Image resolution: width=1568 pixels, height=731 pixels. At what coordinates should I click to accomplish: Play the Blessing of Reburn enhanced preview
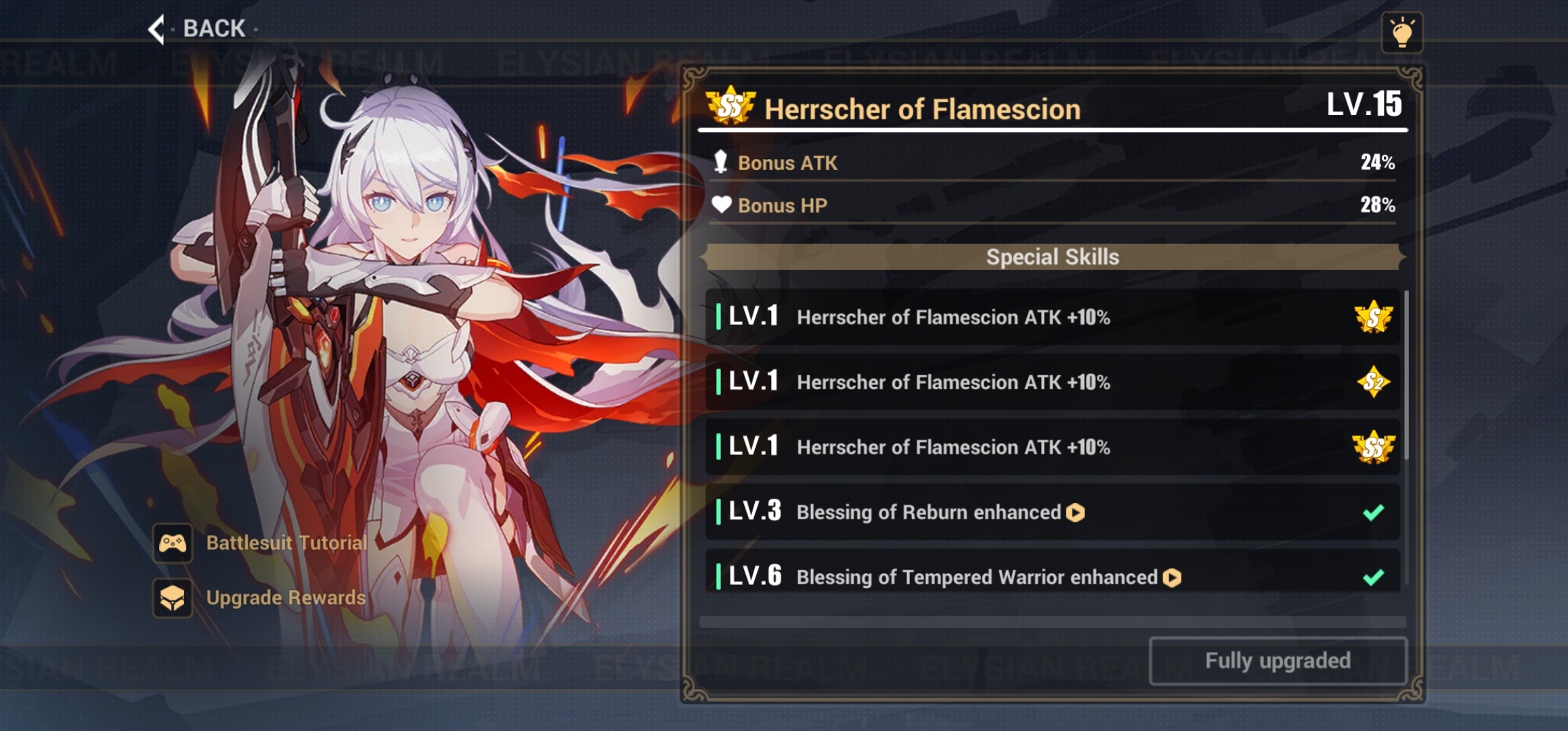(x=1076, y=513)
